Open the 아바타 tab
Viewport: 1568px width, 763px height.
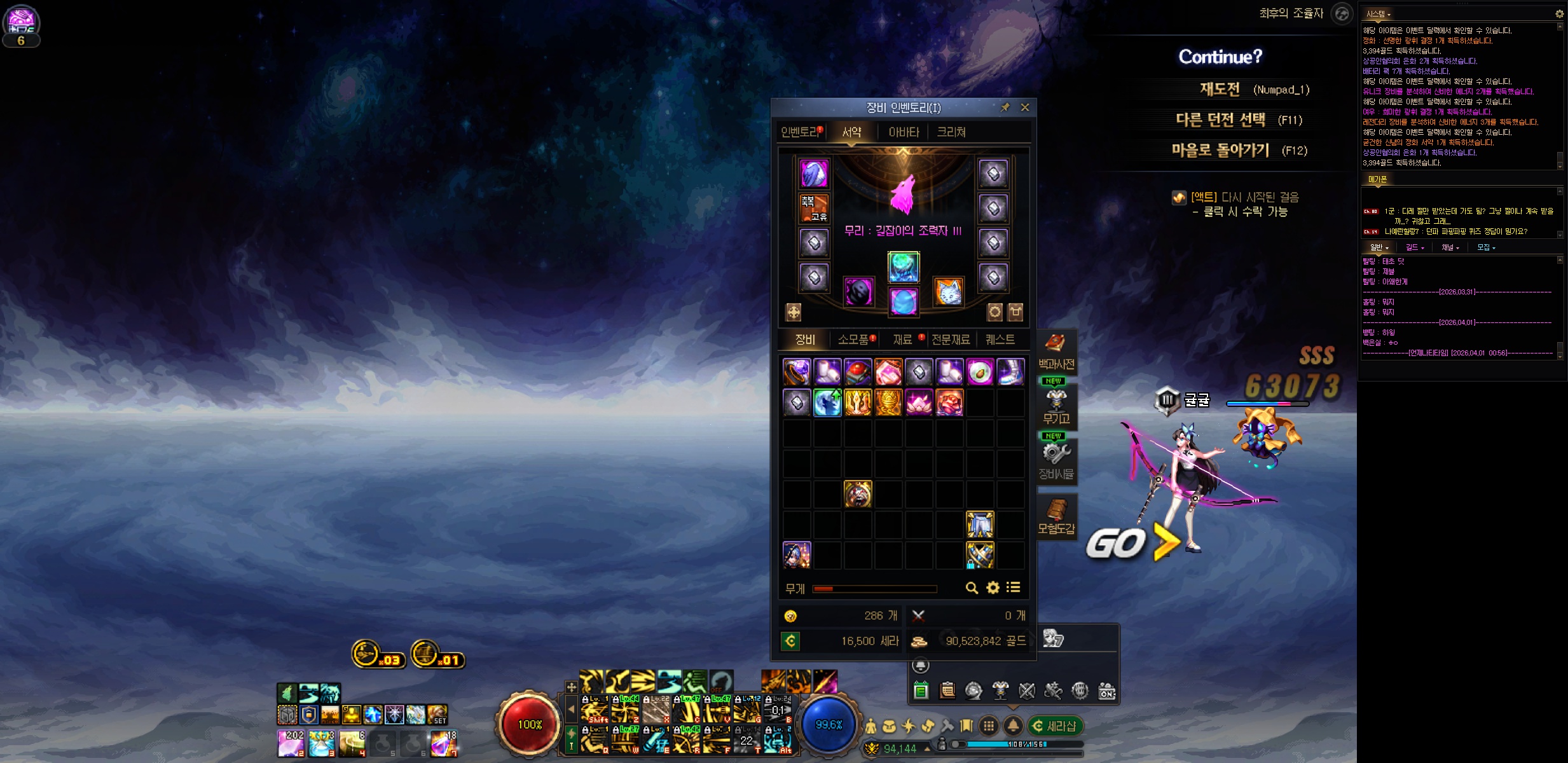[x=904, y=132]
